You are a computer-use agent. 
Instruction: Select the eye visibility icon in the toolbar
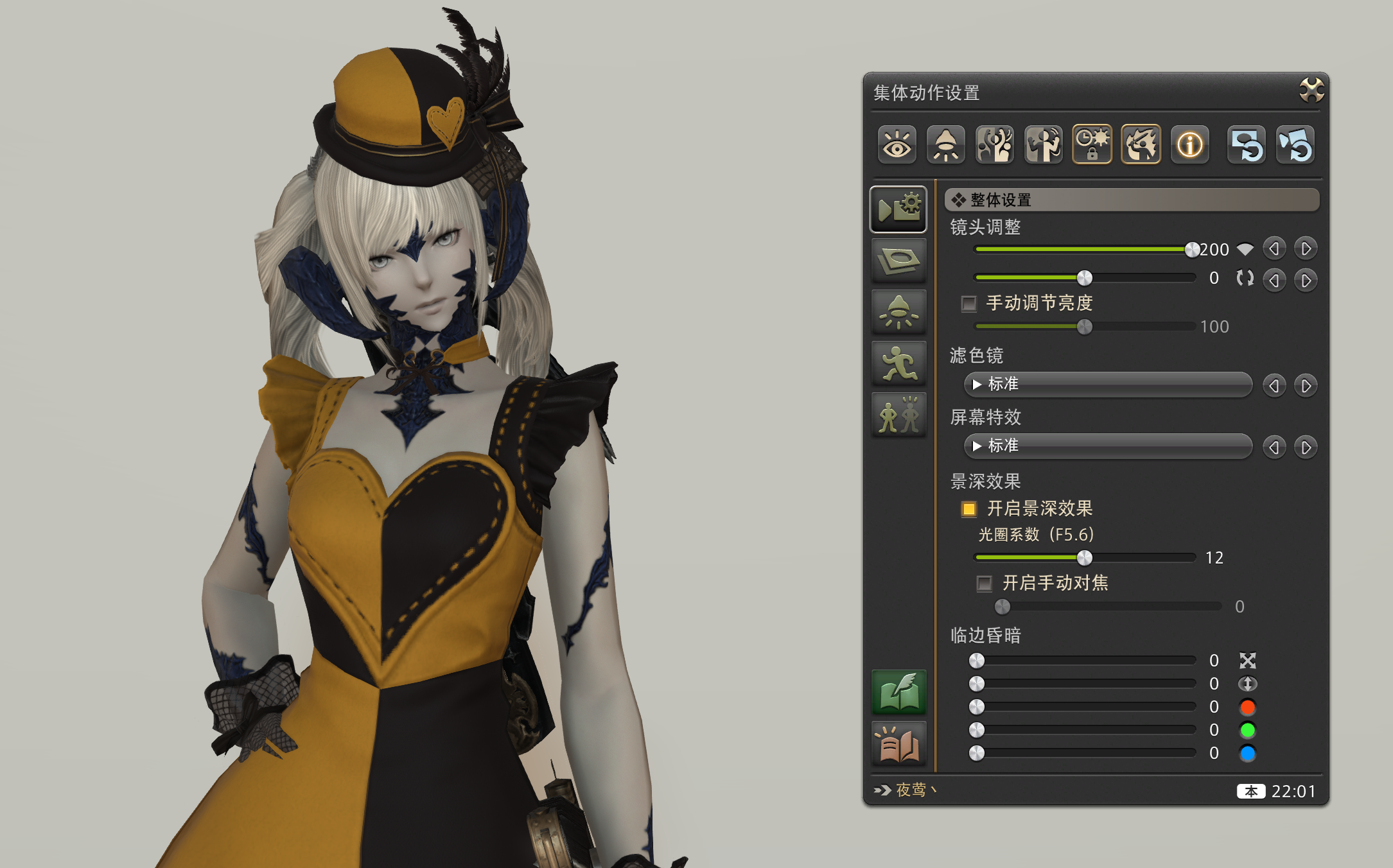(x=897, y=144)
